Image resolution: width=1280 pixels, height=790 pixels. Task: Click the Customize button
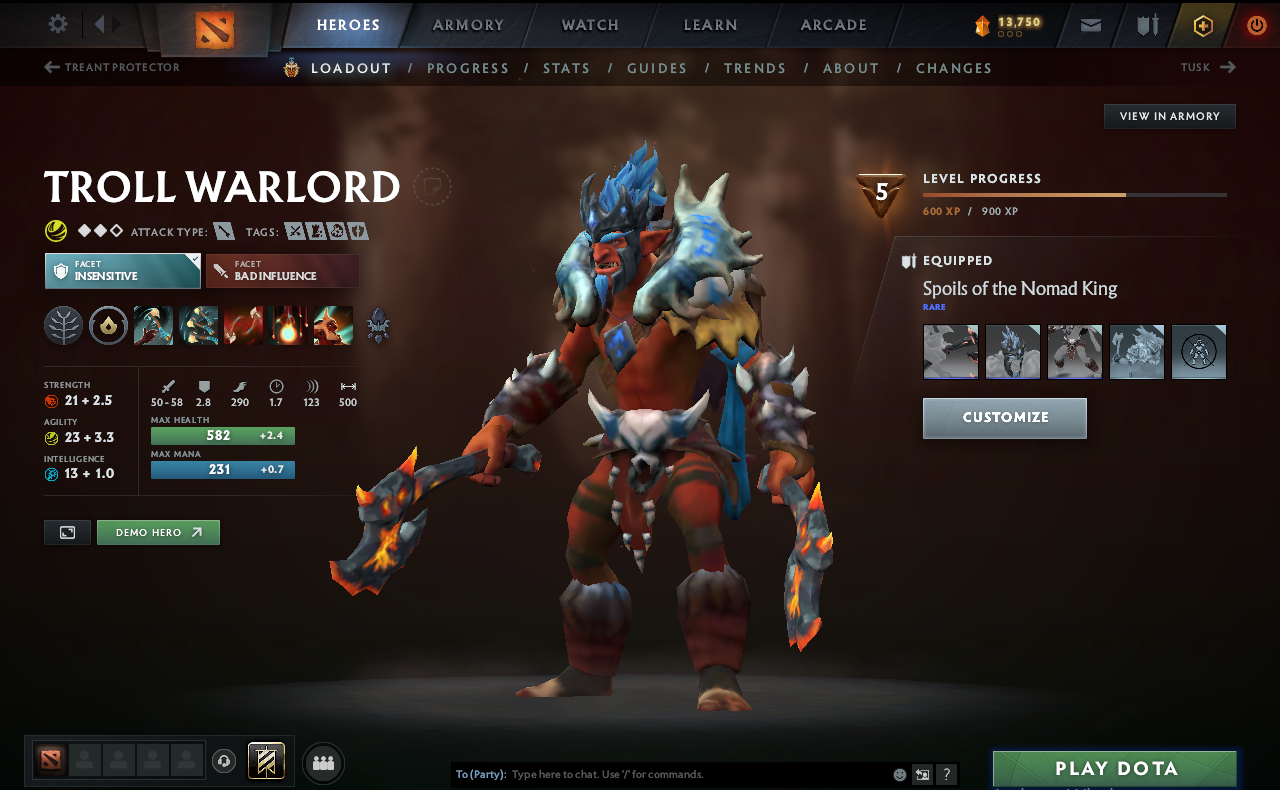[1004, 418]
